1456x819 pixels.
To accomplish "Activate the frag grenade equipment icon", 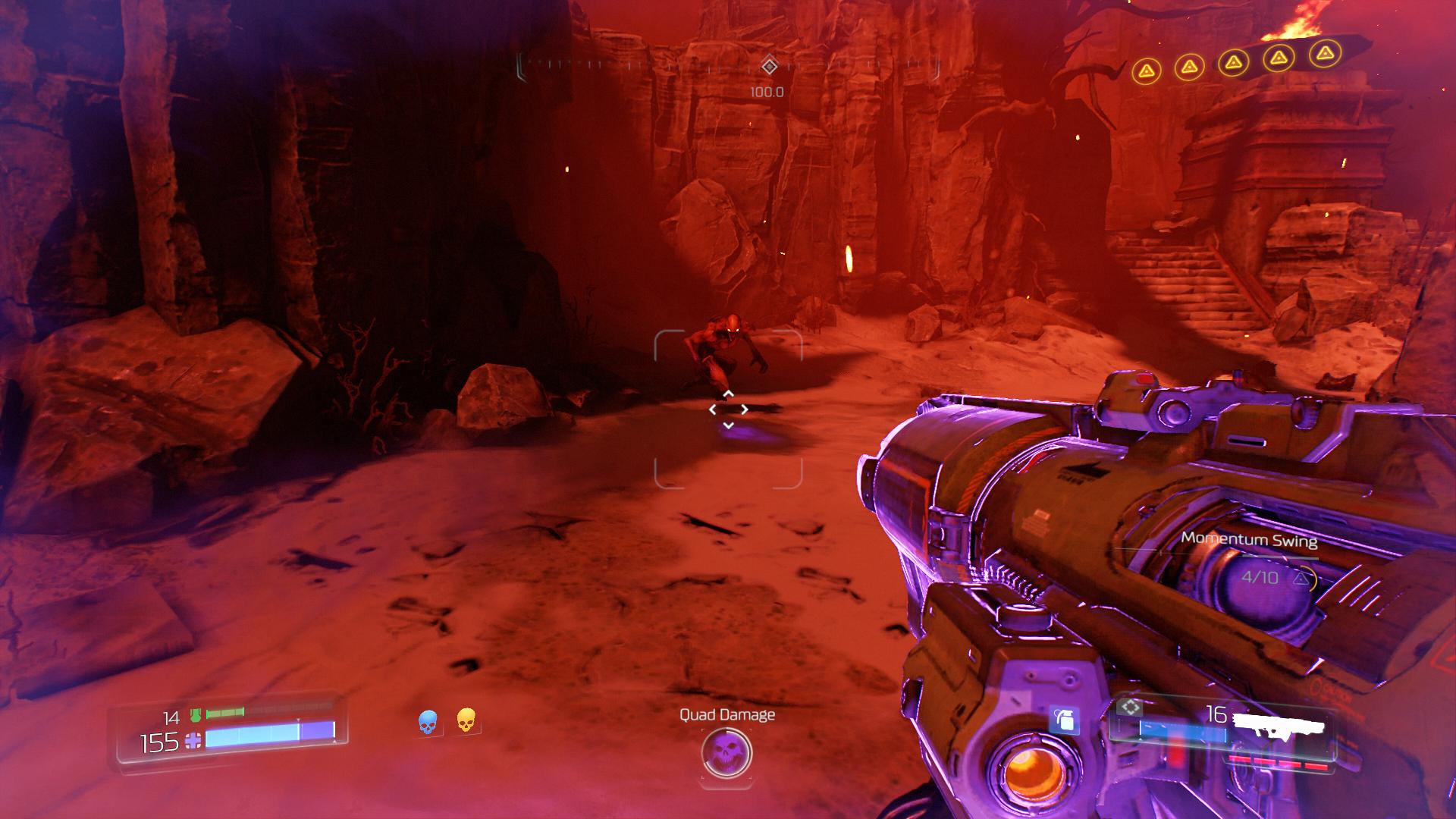I will click(1065, 719).
